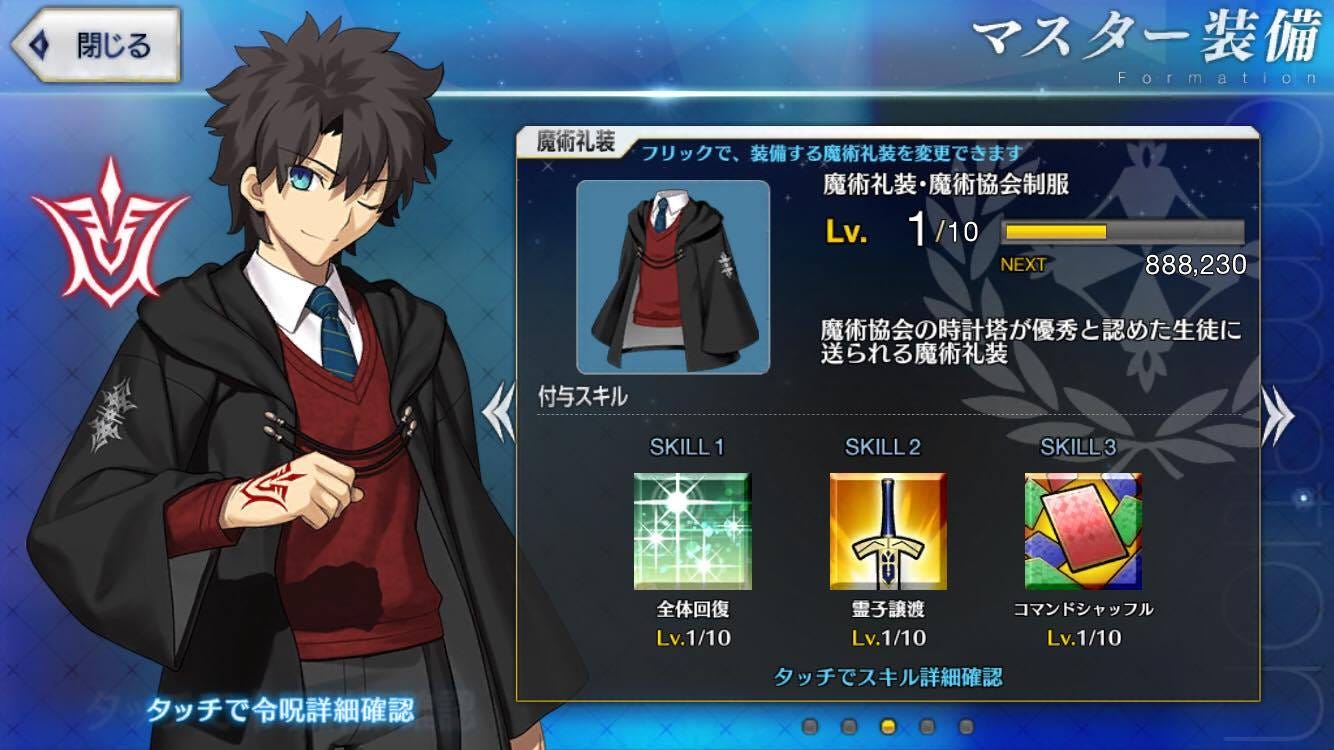
Task: Tap the タッチでスキル詳細確認 skill details prompt
Action: pos(888,677)
